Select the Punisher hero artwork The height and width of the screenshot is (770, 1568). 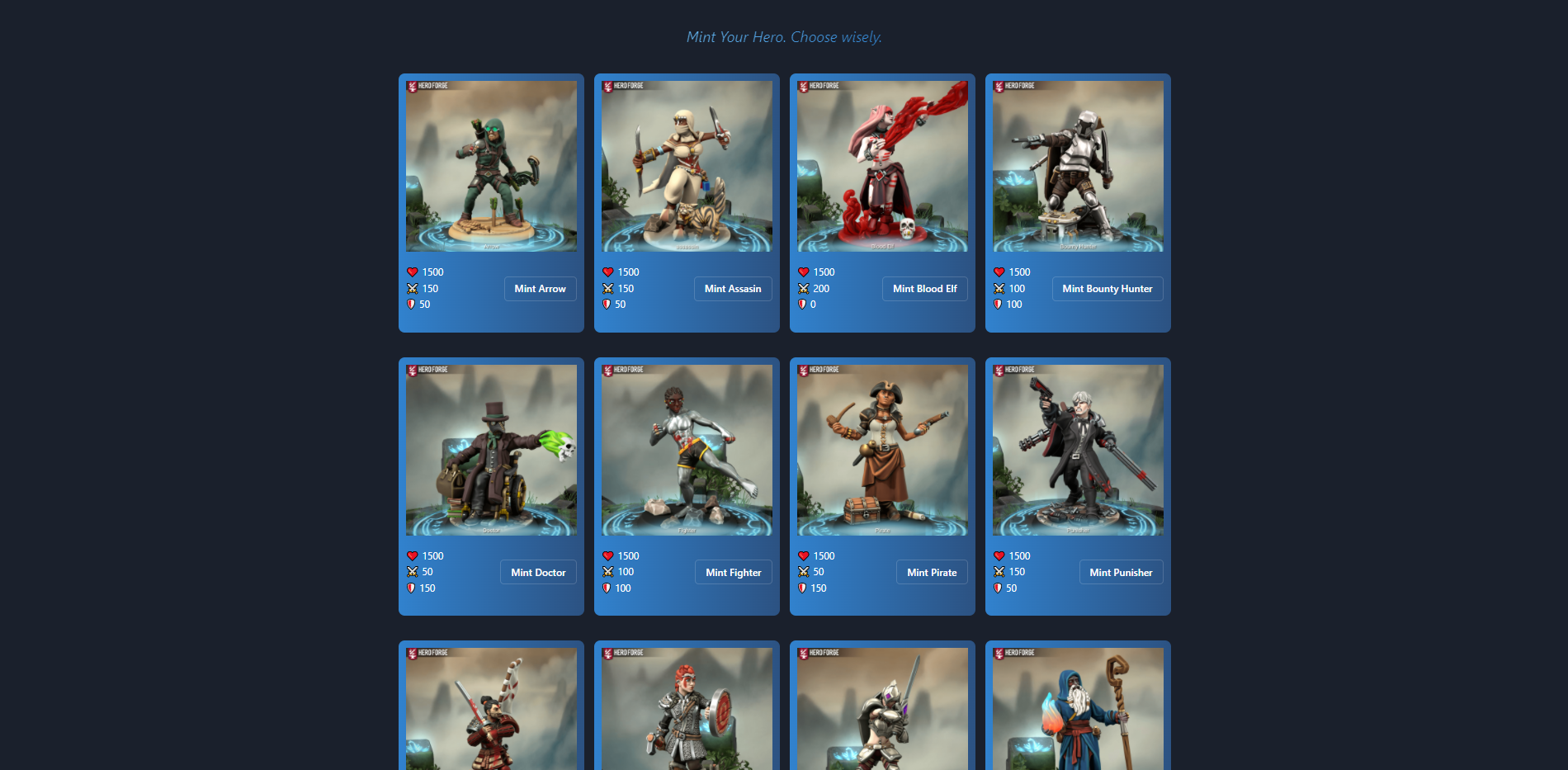(x=1078, y=450)
